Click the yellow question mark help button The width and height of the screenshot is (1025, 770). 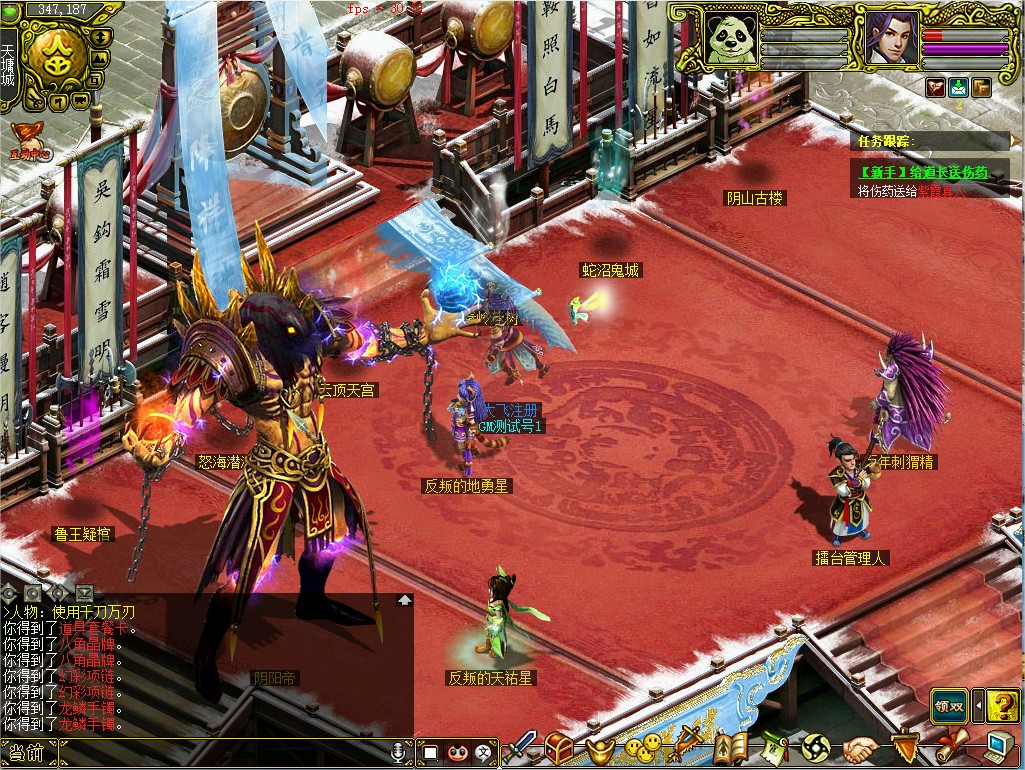tap(1003, 706)
